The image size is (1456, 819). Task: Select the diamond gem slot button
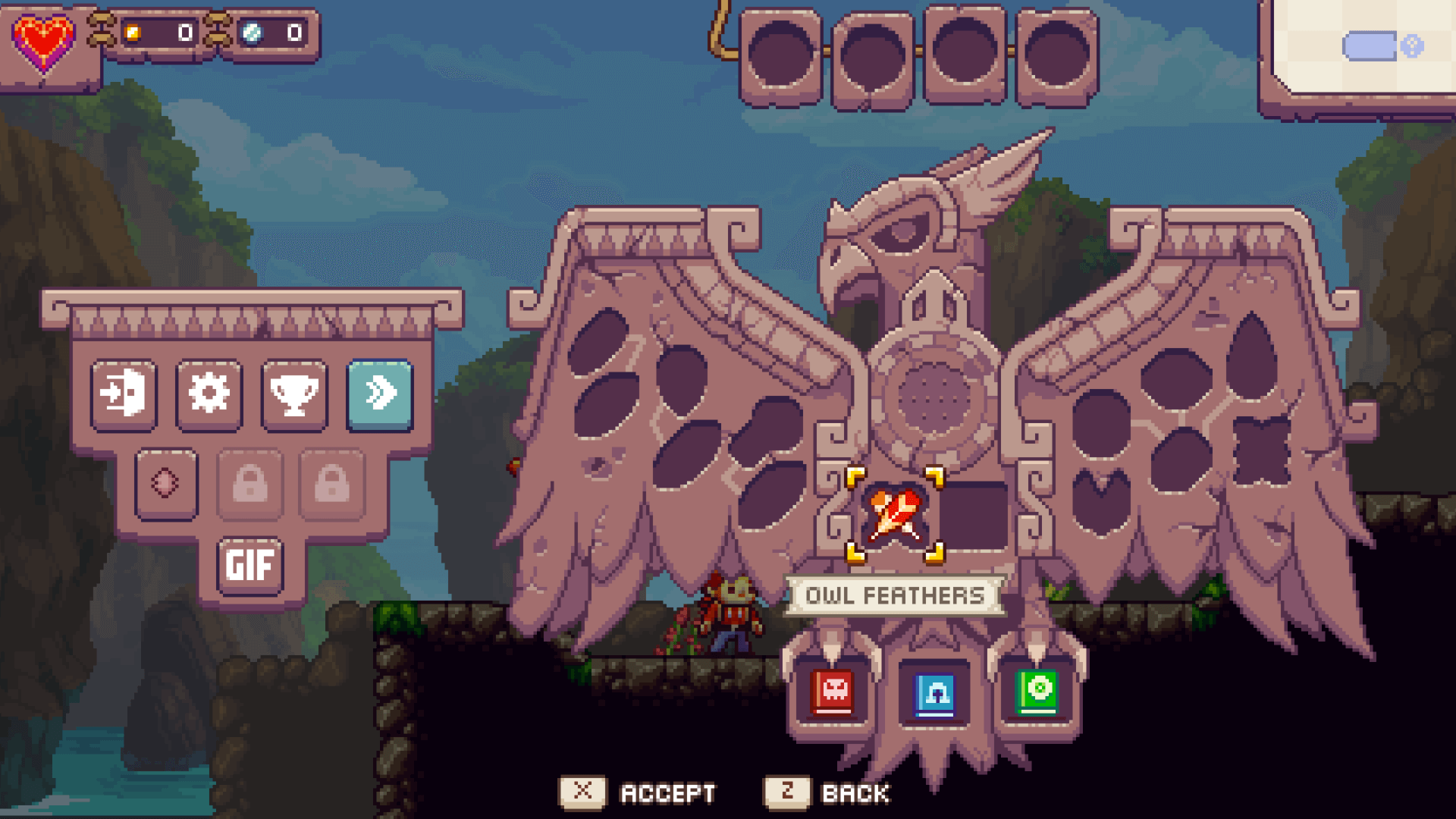tap(166, 483)
